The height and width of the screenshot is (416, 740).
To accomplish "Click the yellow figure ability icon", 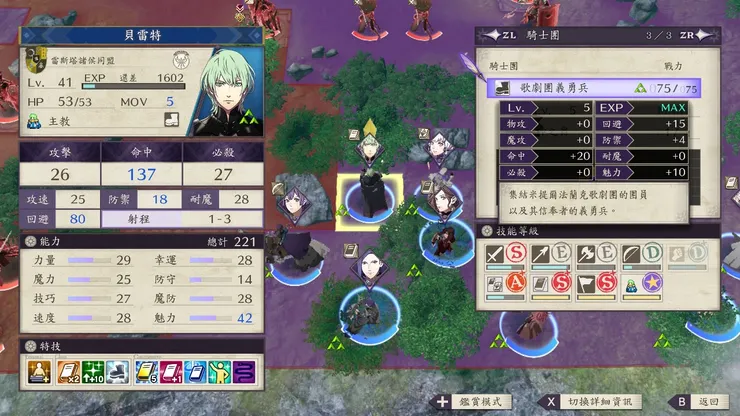I will 218,374.
